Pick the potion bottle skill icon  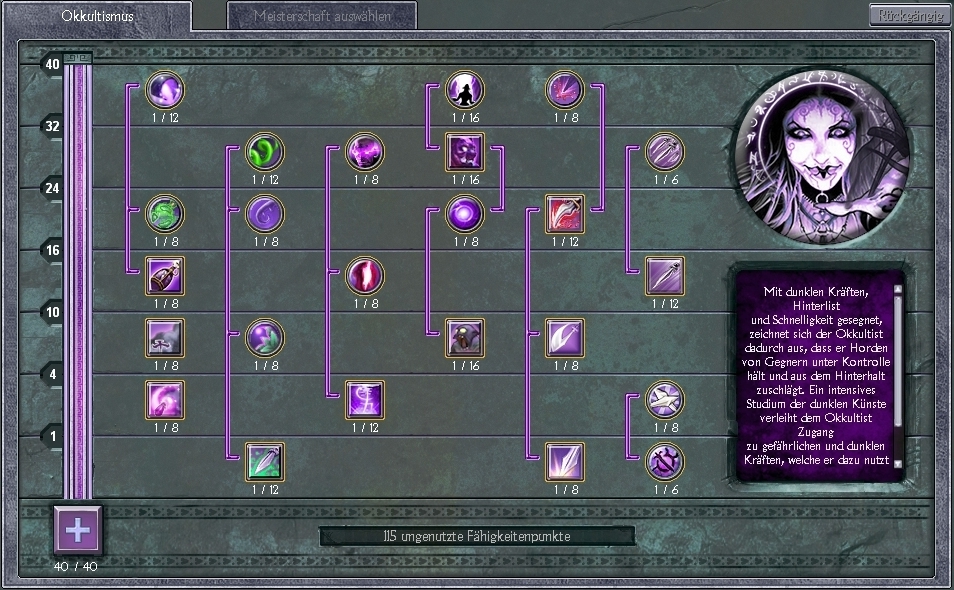pyautogui.click(x=165, y=277)
